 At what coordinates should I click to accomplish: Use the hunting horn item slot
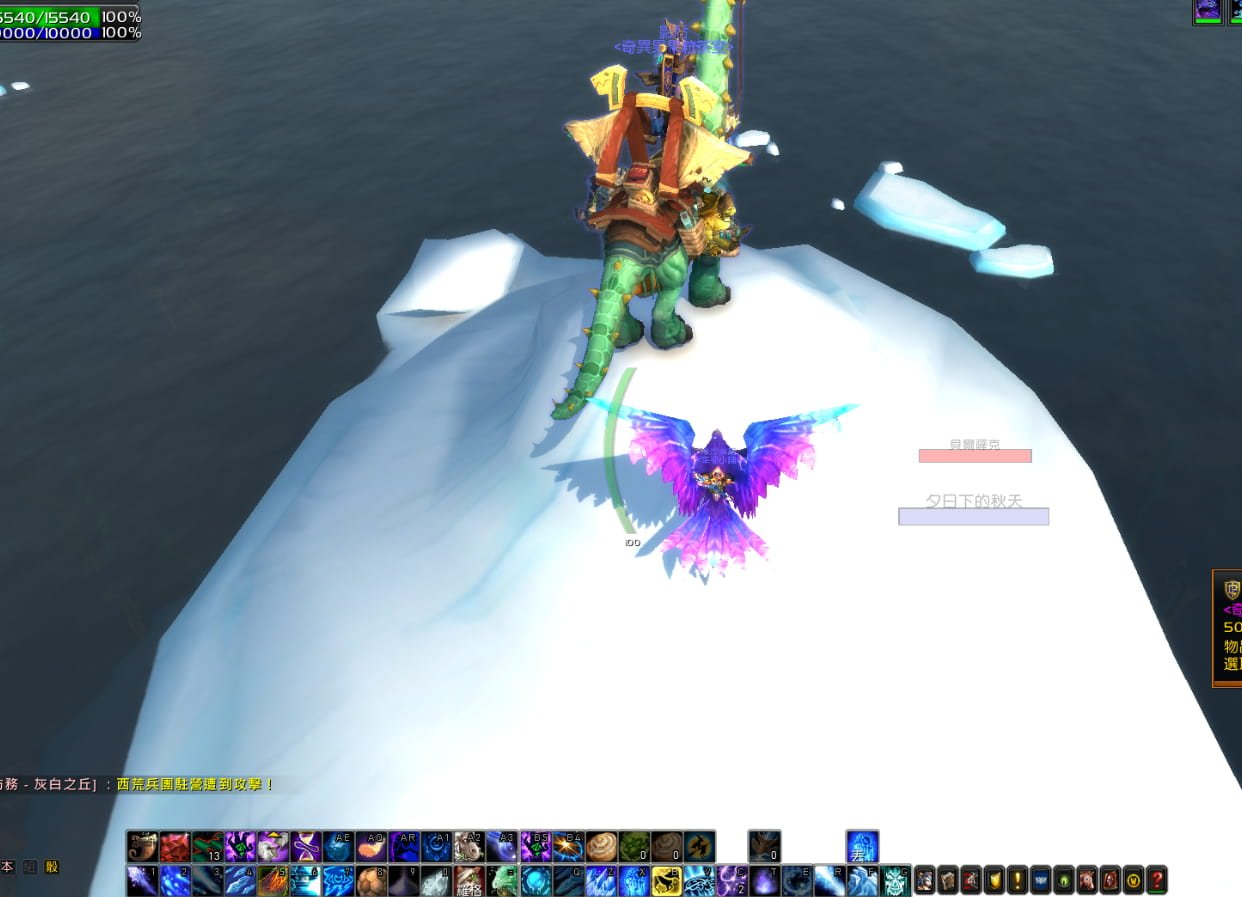(143, 847)
